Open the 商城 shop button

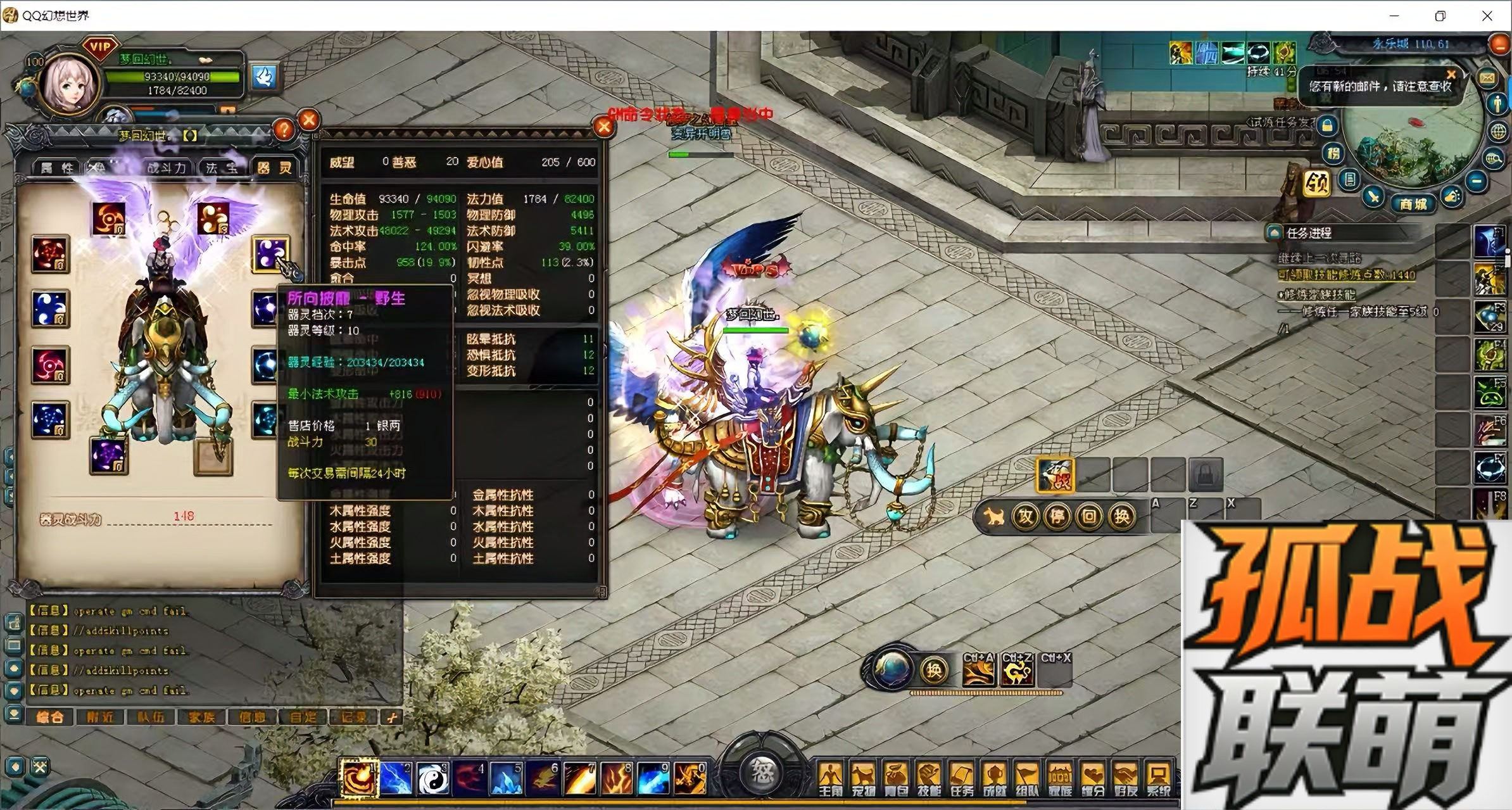[x=1413, y=204]
